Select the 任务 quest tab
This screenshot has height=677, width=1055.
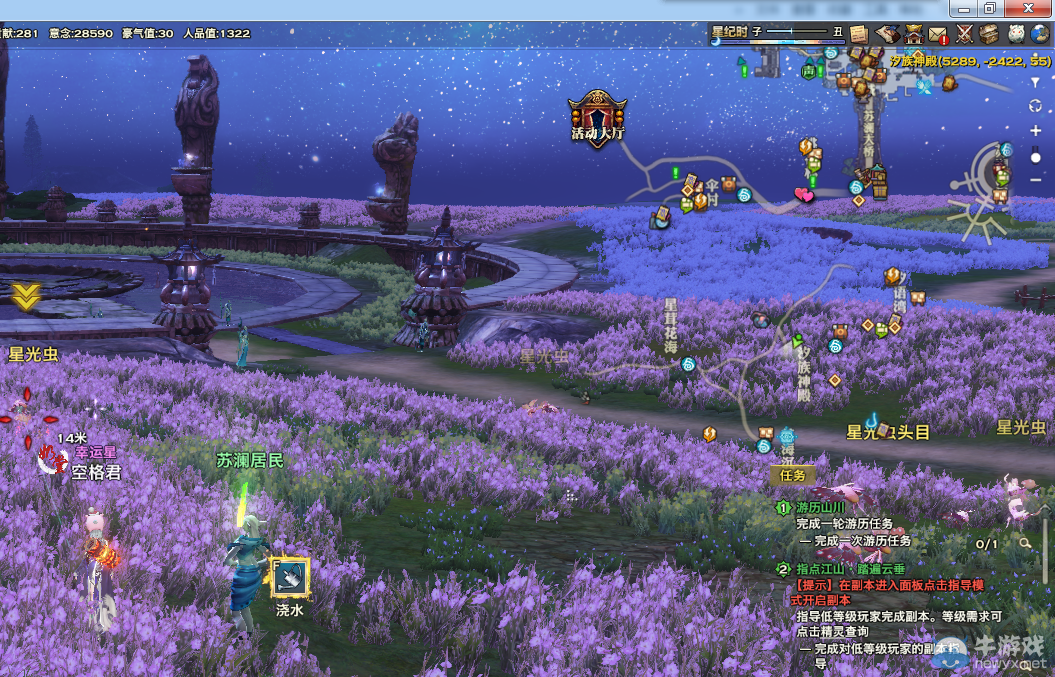pos(793,475)
